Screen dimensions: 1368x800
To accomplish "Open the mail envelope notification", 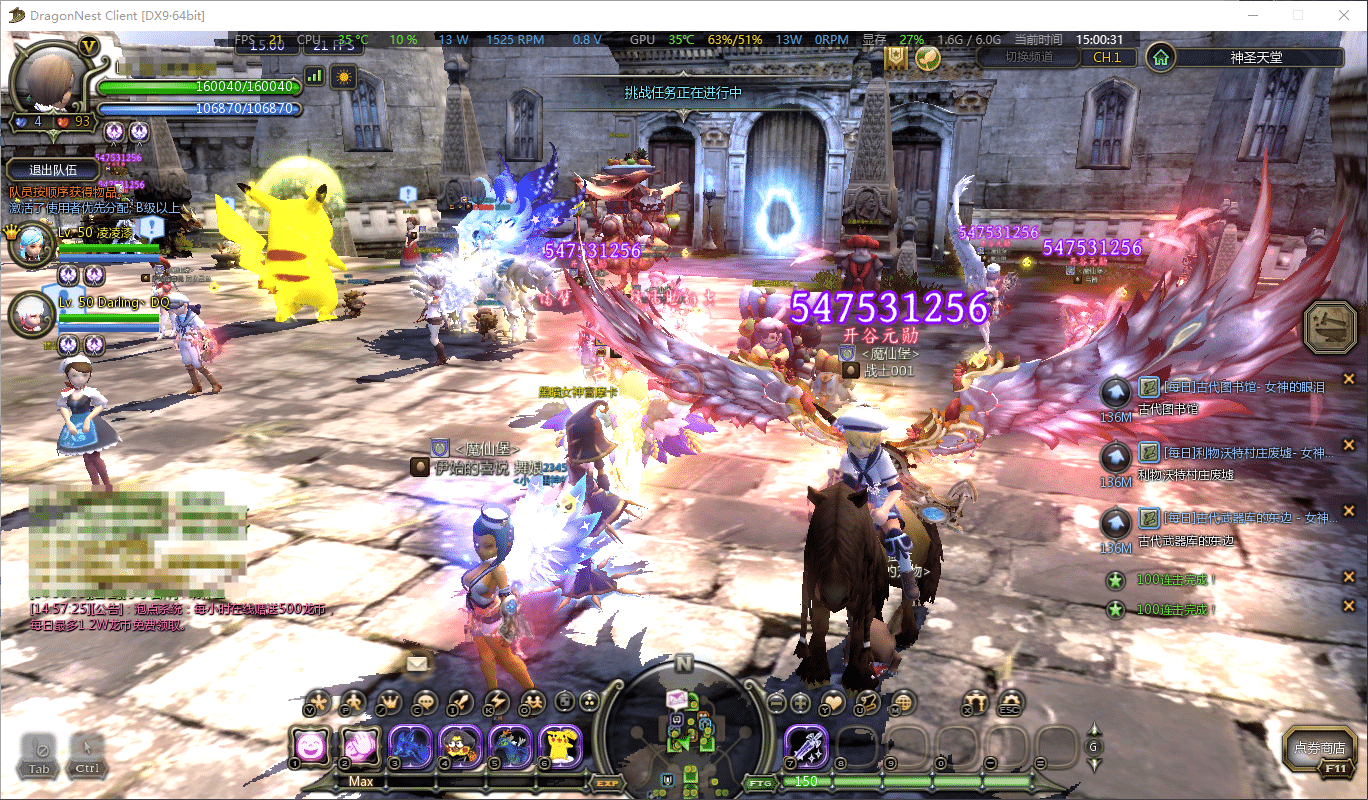I will (417, 663).
